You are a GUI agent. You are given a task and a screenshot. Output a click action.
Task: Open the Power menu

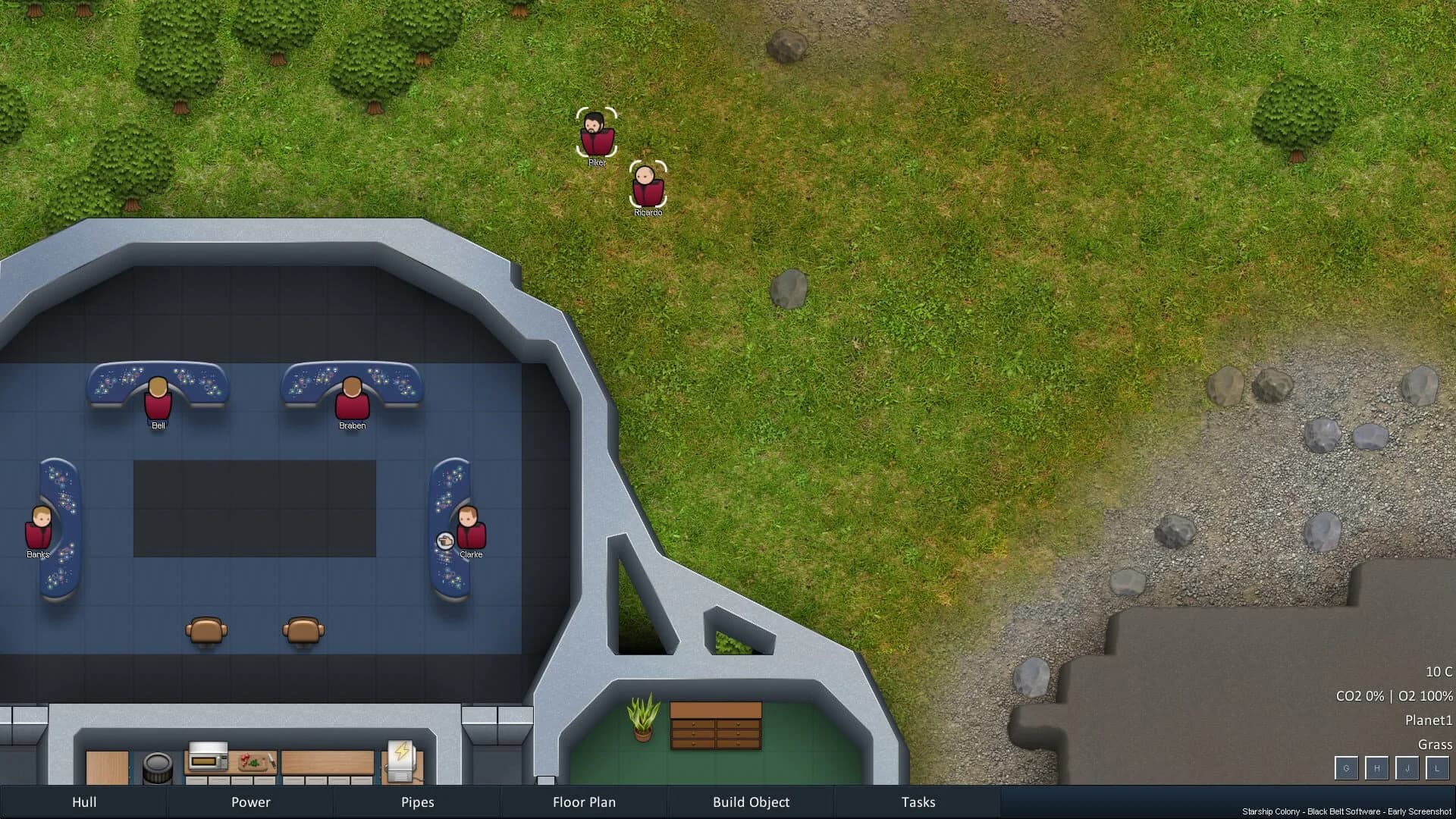point(250,802)
